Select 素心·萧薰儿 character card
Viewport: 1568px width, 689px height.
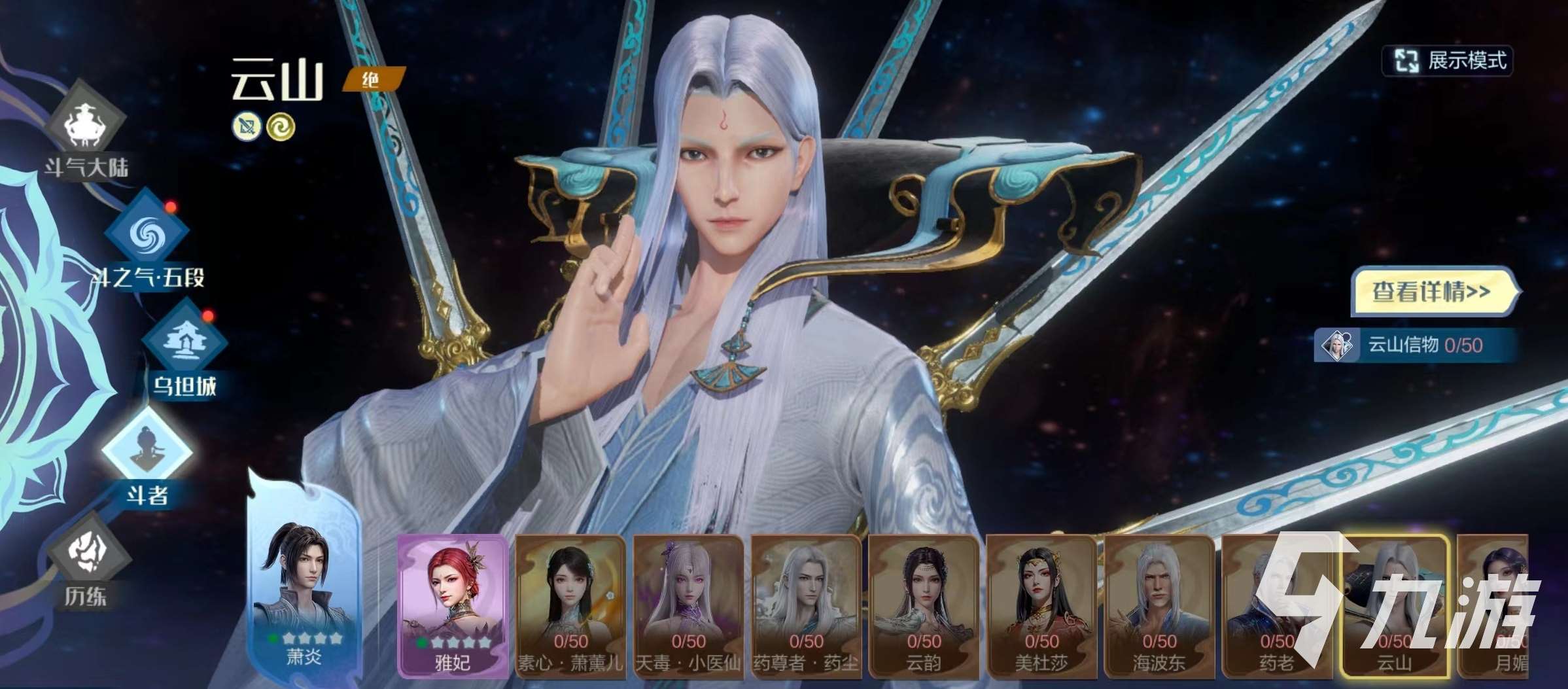pos(570,605)
